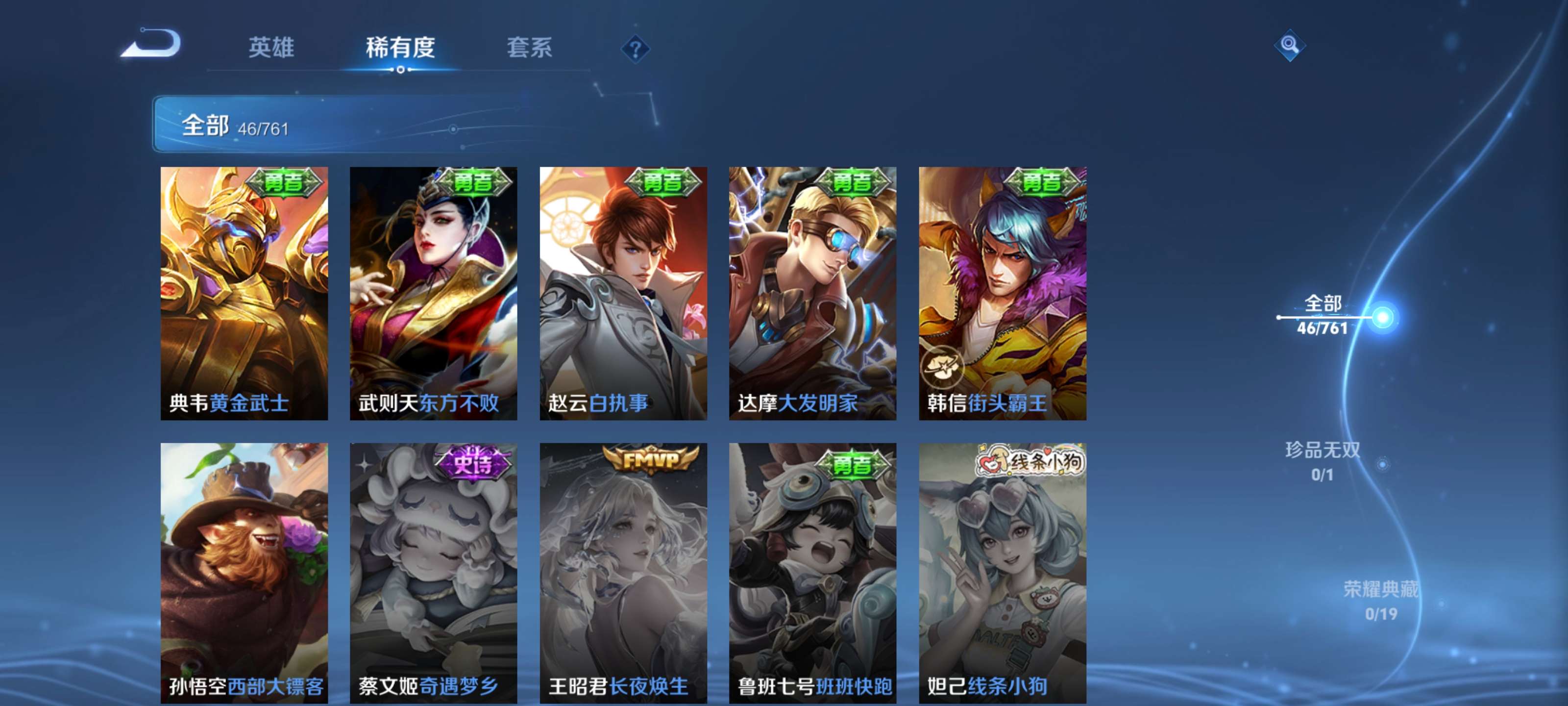Switch to the 英雄 tab
The image size is (1568, 706).
(271, 49)
